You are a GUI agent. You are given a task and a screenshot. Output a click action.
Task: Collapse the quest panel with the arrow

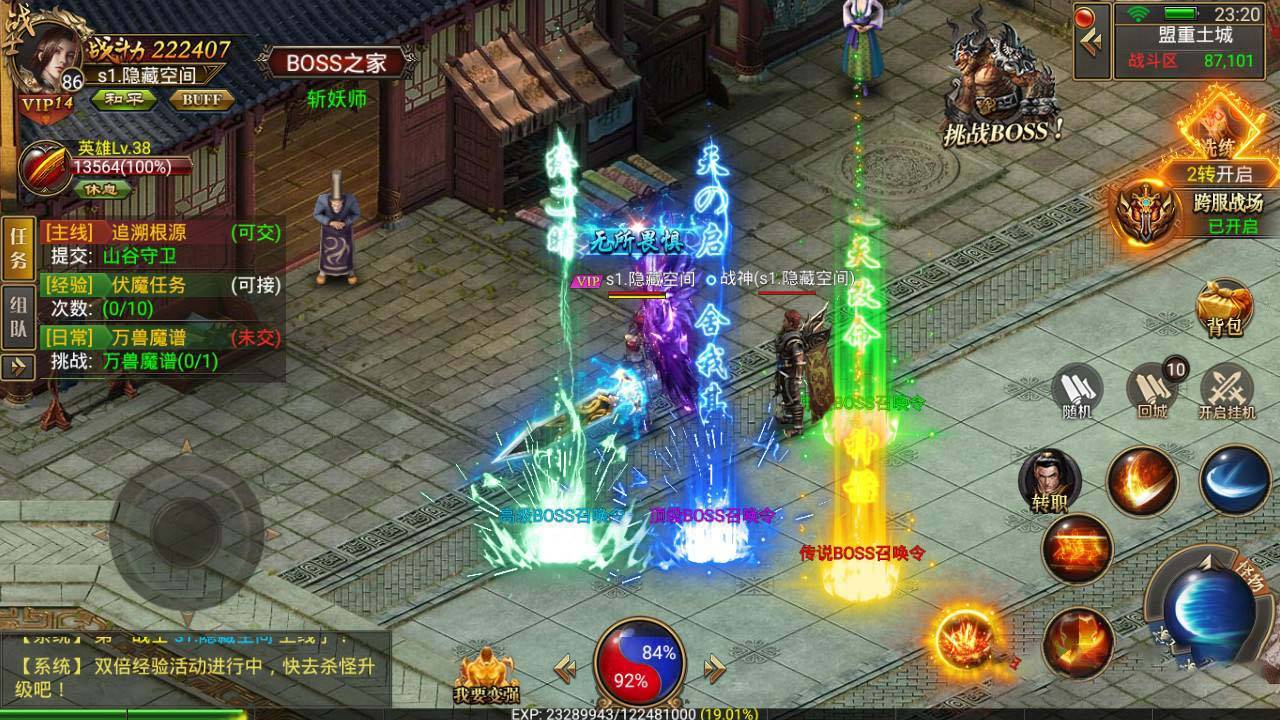[x=17, y=367]
